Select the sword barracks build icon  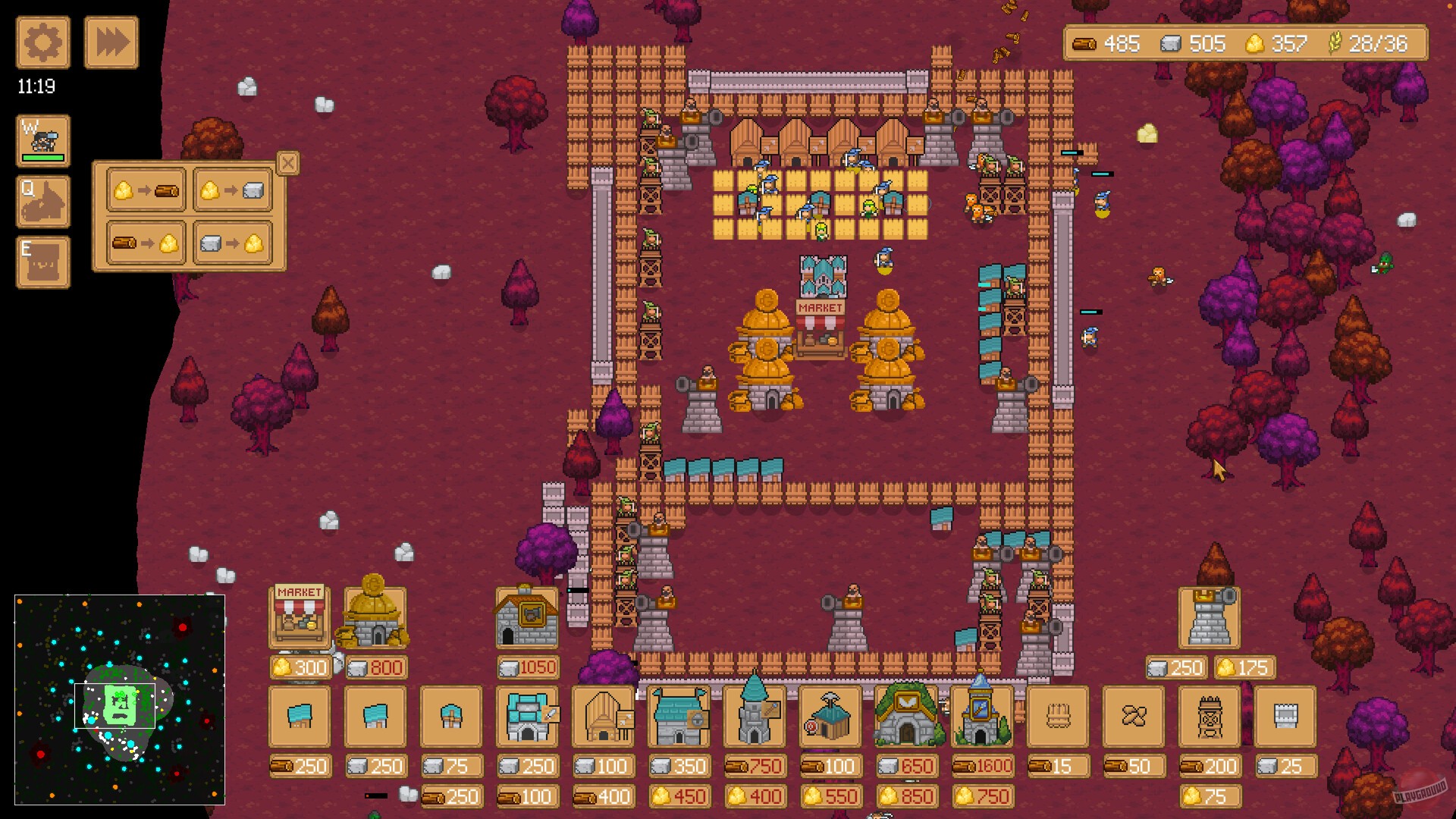[529, 717]
